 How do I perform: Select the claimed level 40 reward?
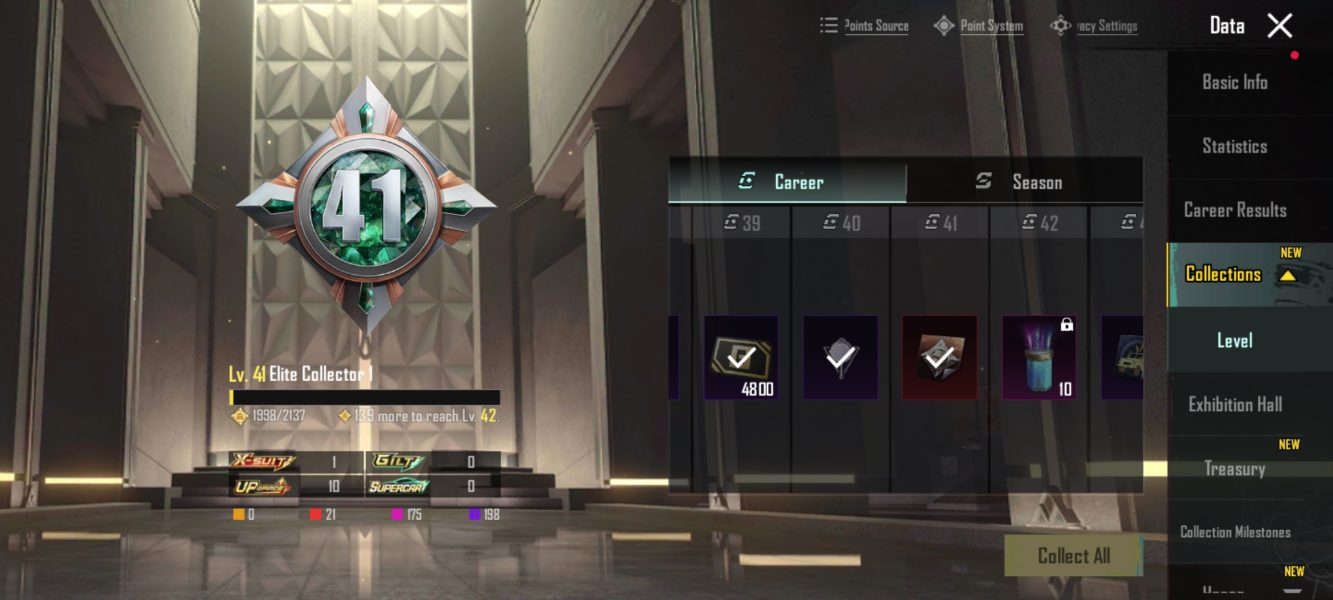coord(840,357)
